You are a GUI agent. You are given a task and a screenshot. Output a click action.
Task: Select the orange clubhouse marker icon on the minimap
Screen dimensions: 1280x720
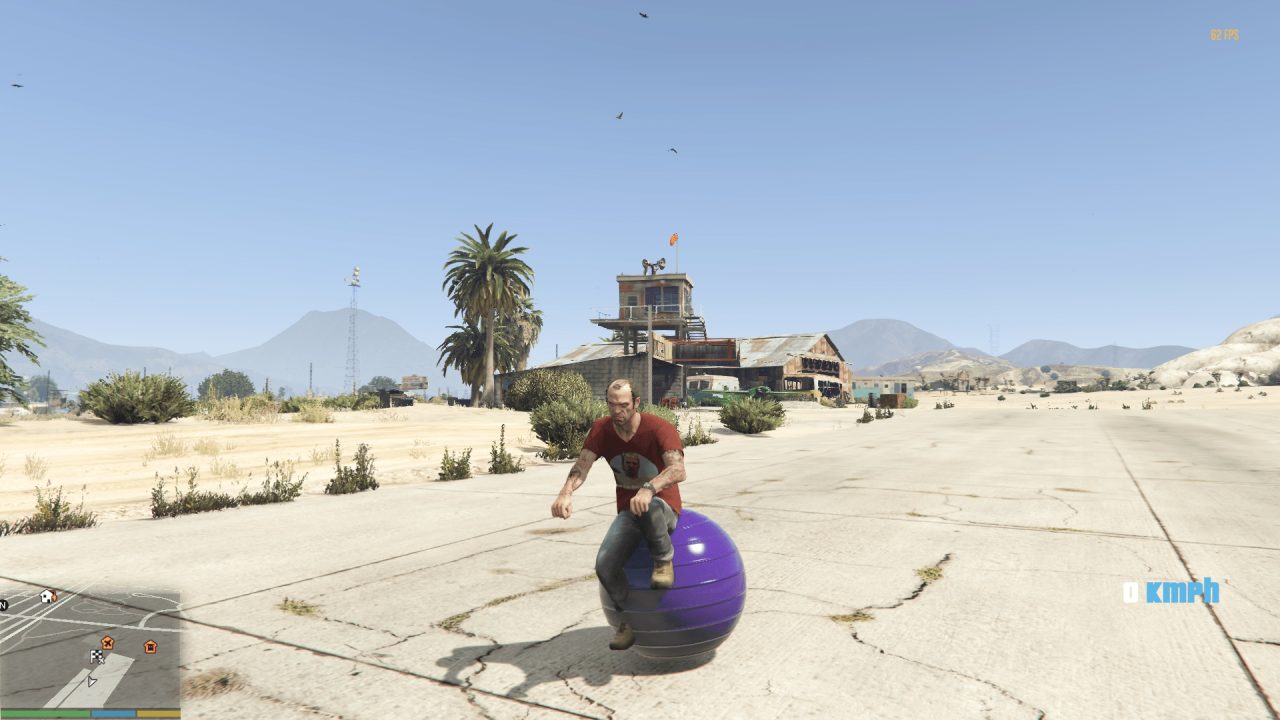(x=151, y=645)
